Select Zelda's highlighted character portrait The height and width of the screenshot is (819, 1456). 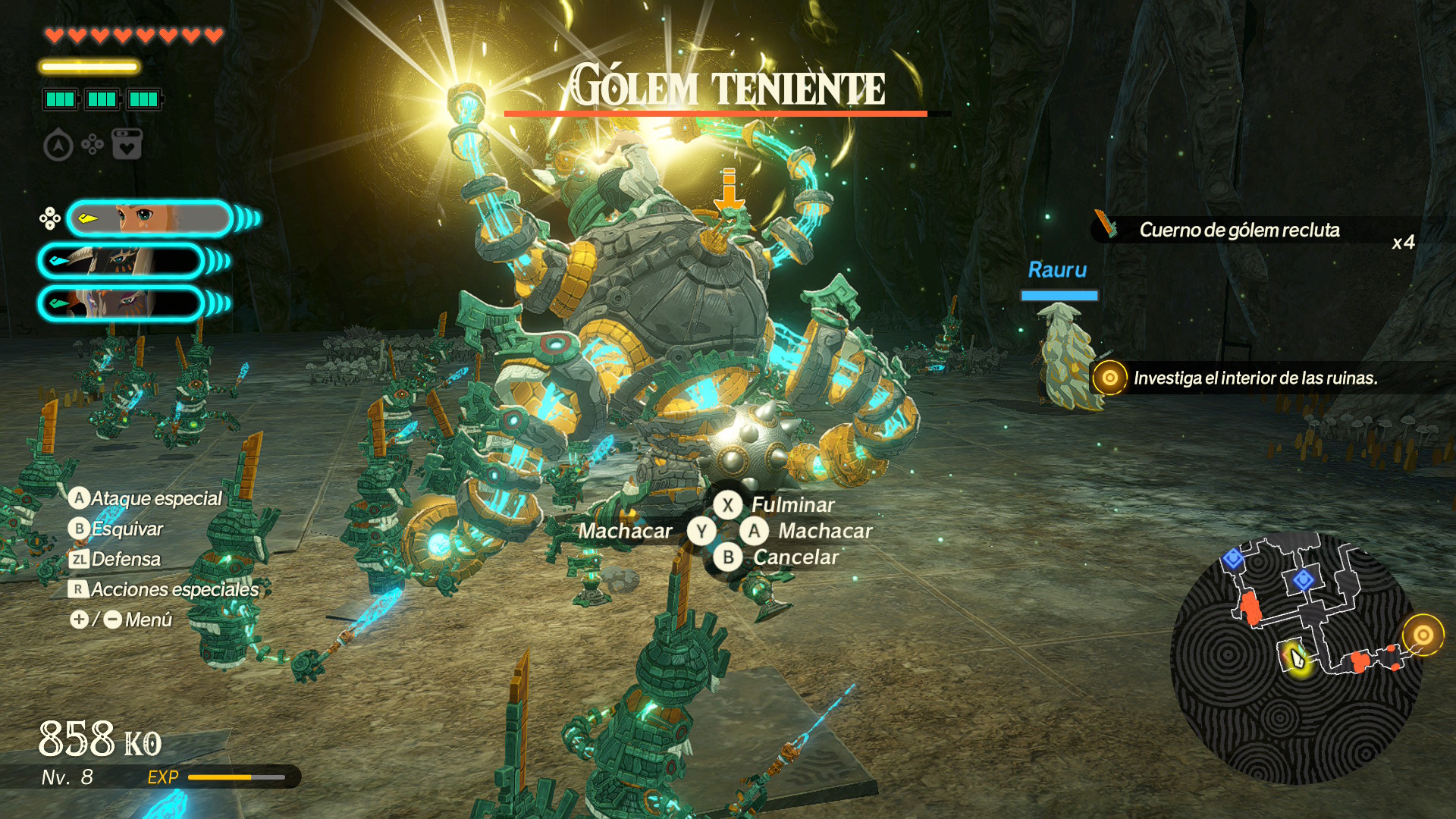tap(149, 219)
